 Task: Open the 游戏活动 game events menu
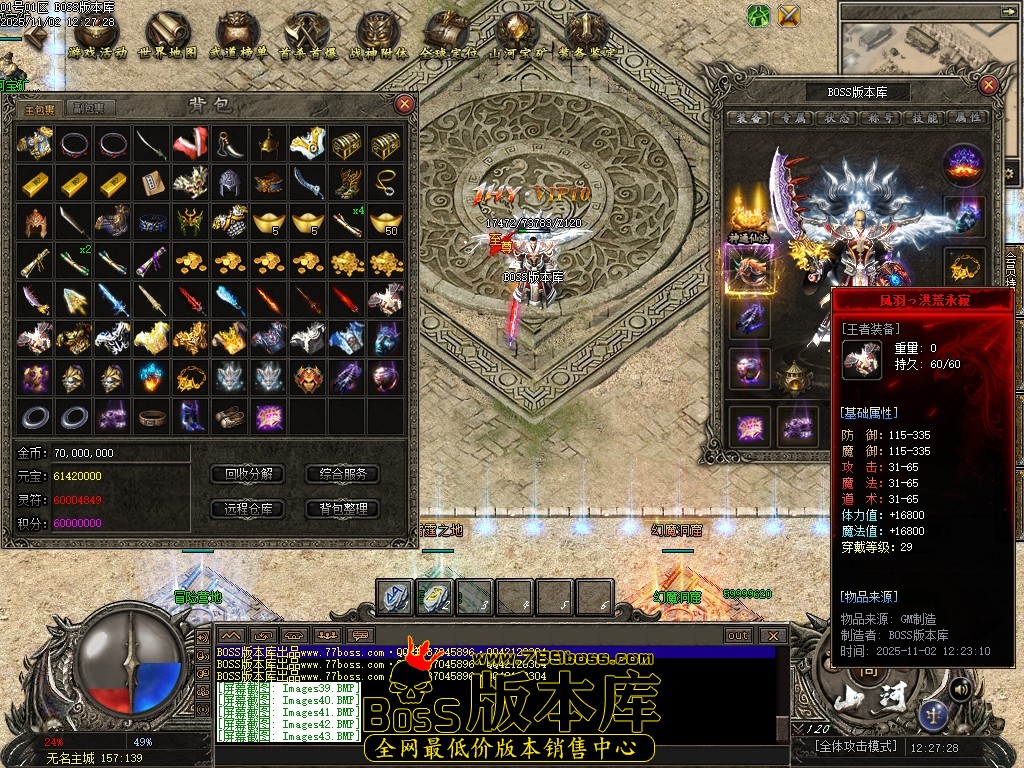(x=98, y=36)
